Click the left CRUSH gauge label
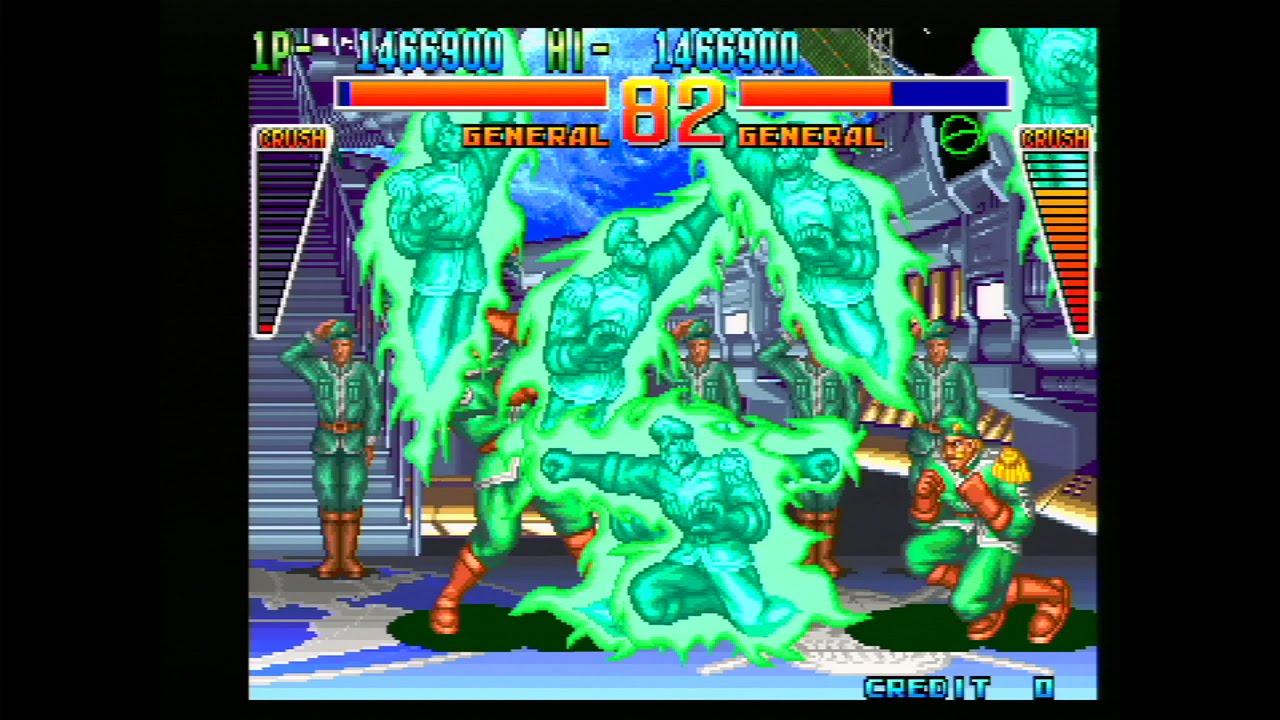Image resolution: width=1280 pixels, height=720 pixels. point(293,140)
